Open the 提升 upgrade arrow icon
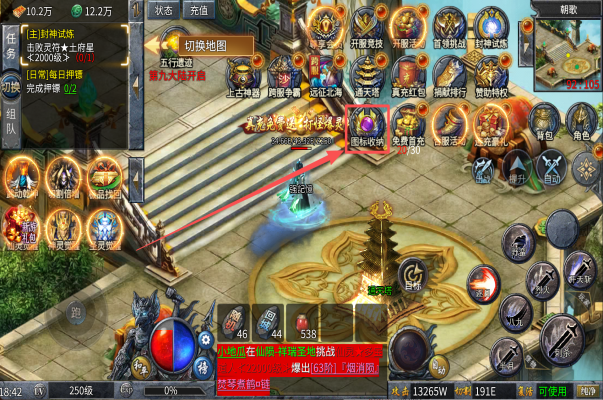The width and height of the screenshot is (603, 400). coord(516,168)
